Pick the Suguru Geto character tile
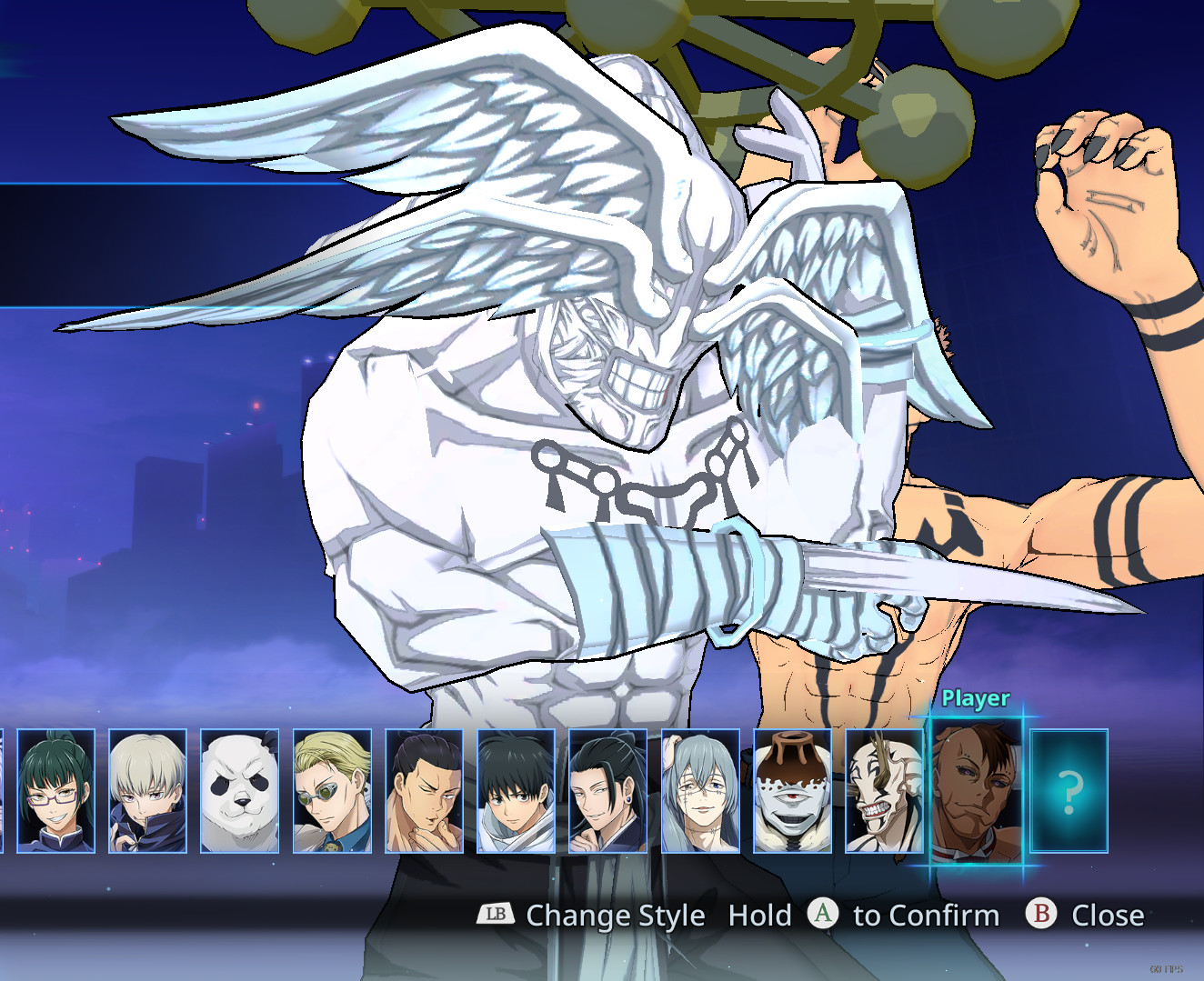 pos(608,791)
